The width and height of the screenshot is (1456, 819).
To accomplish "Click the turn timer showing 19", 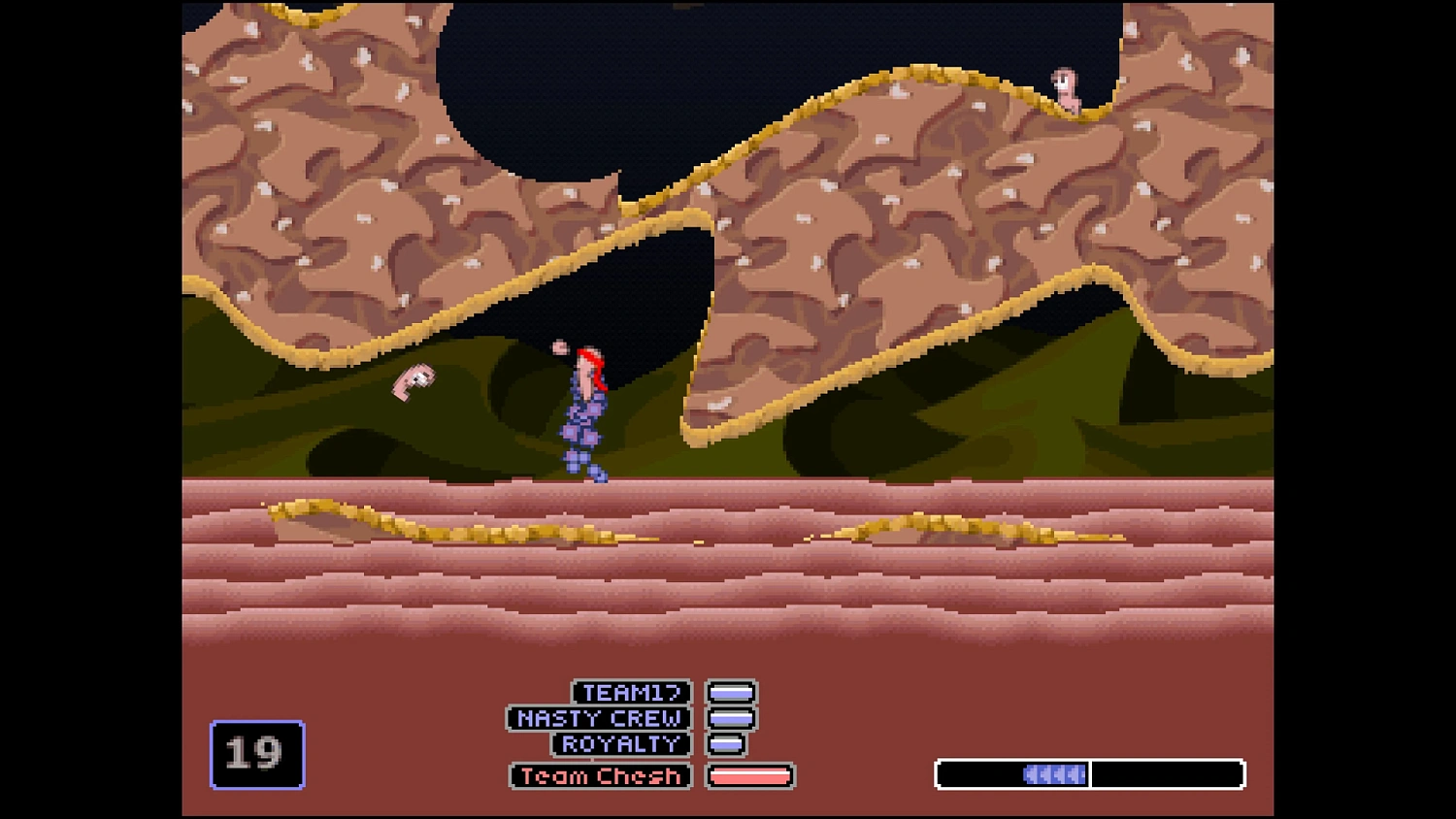I will (256, 754).
